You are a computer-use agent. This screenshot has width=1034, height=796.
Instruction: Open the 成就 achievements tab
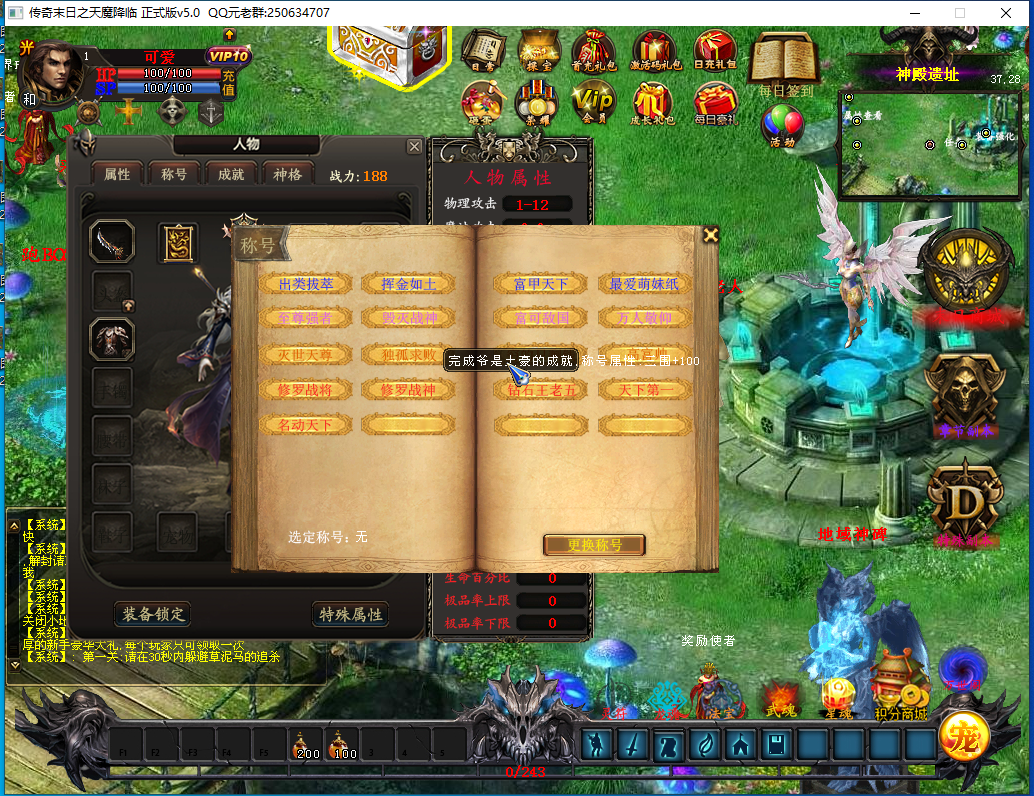click(231, 174)
